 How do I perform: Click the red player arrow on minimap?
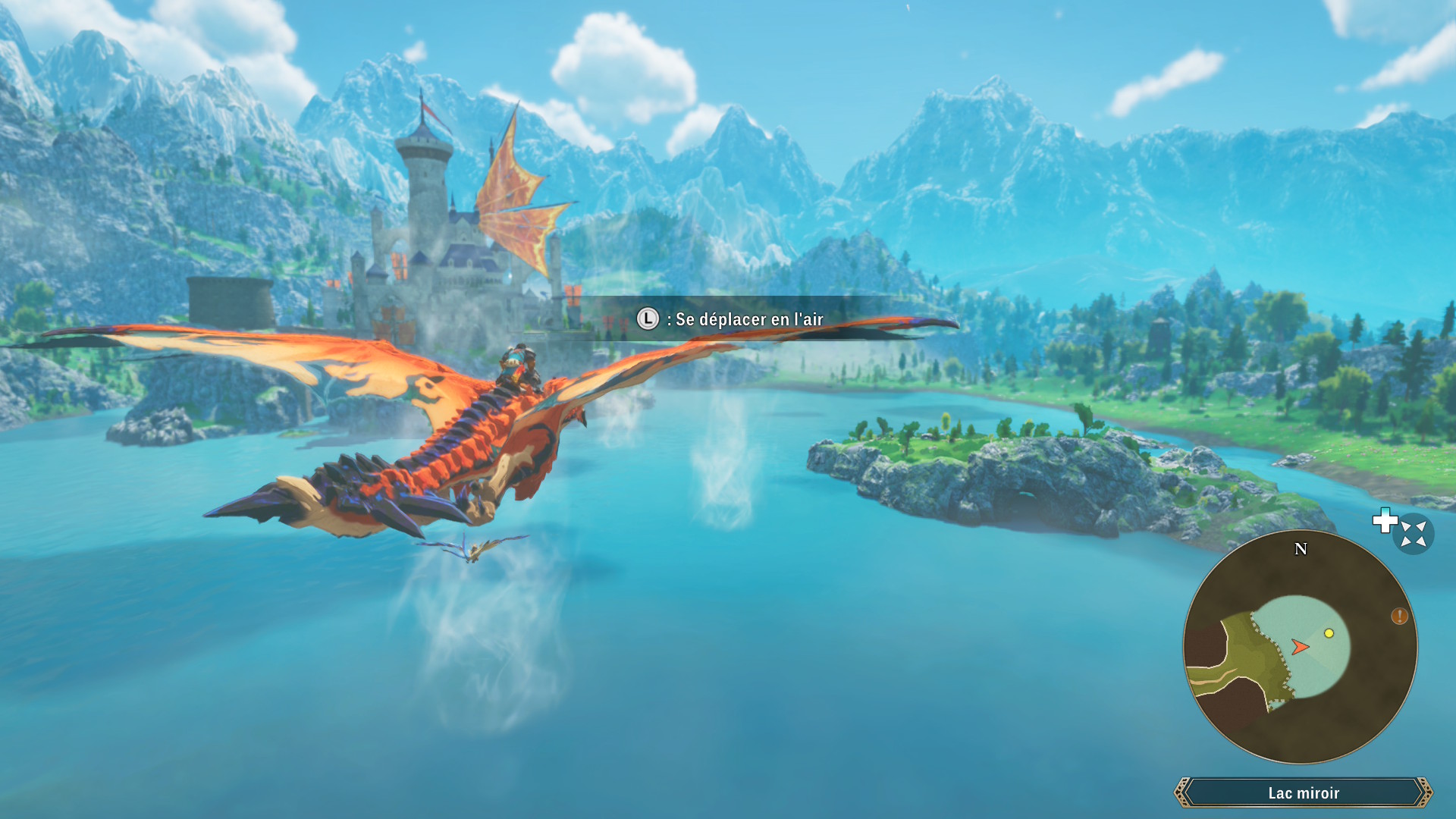tap(1300, 647)
